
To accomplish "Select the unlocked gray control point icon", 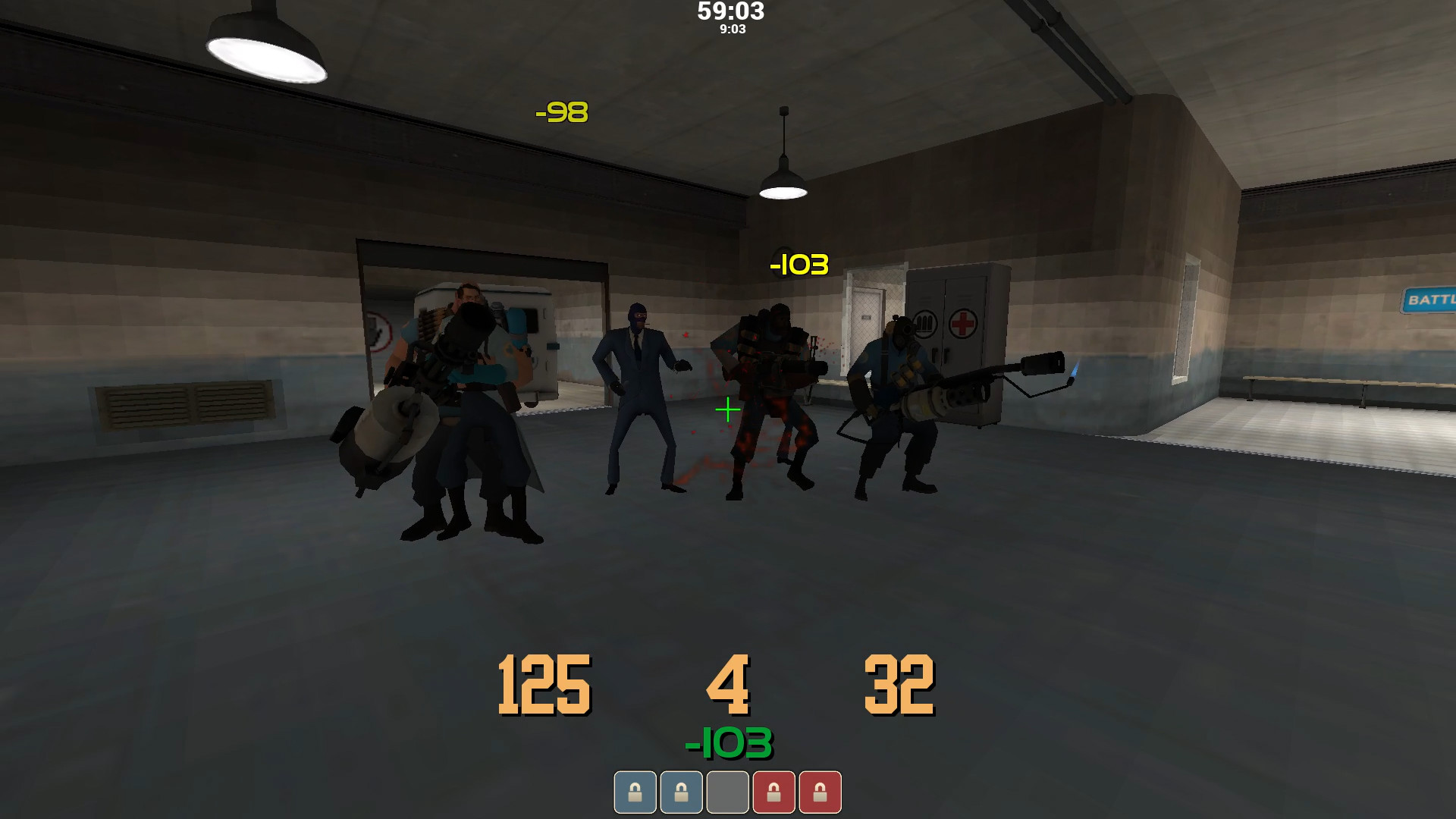I will pyautogui.click(x=727, y=792).
